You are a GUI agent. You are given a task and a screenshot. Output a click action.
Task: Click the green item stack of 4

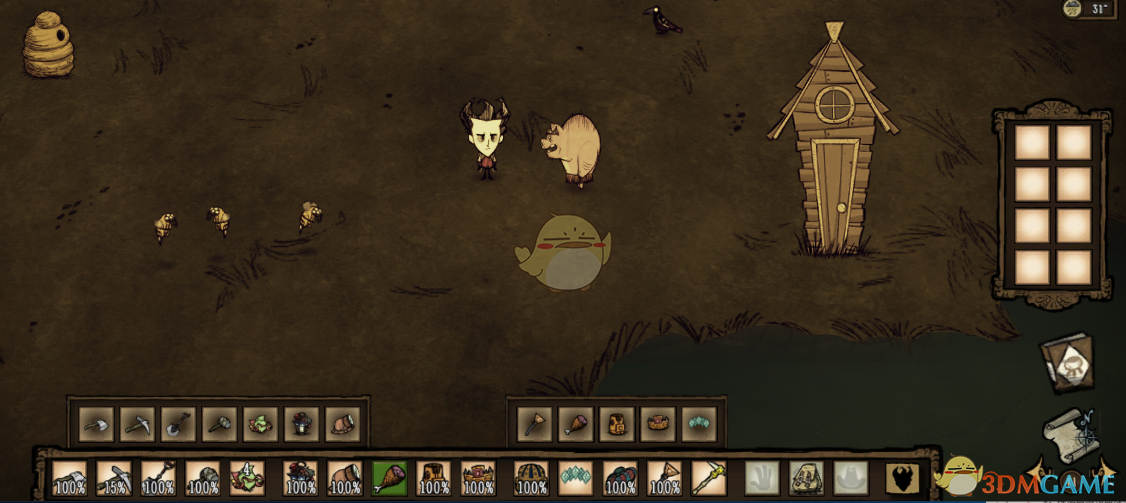[247, 478]
